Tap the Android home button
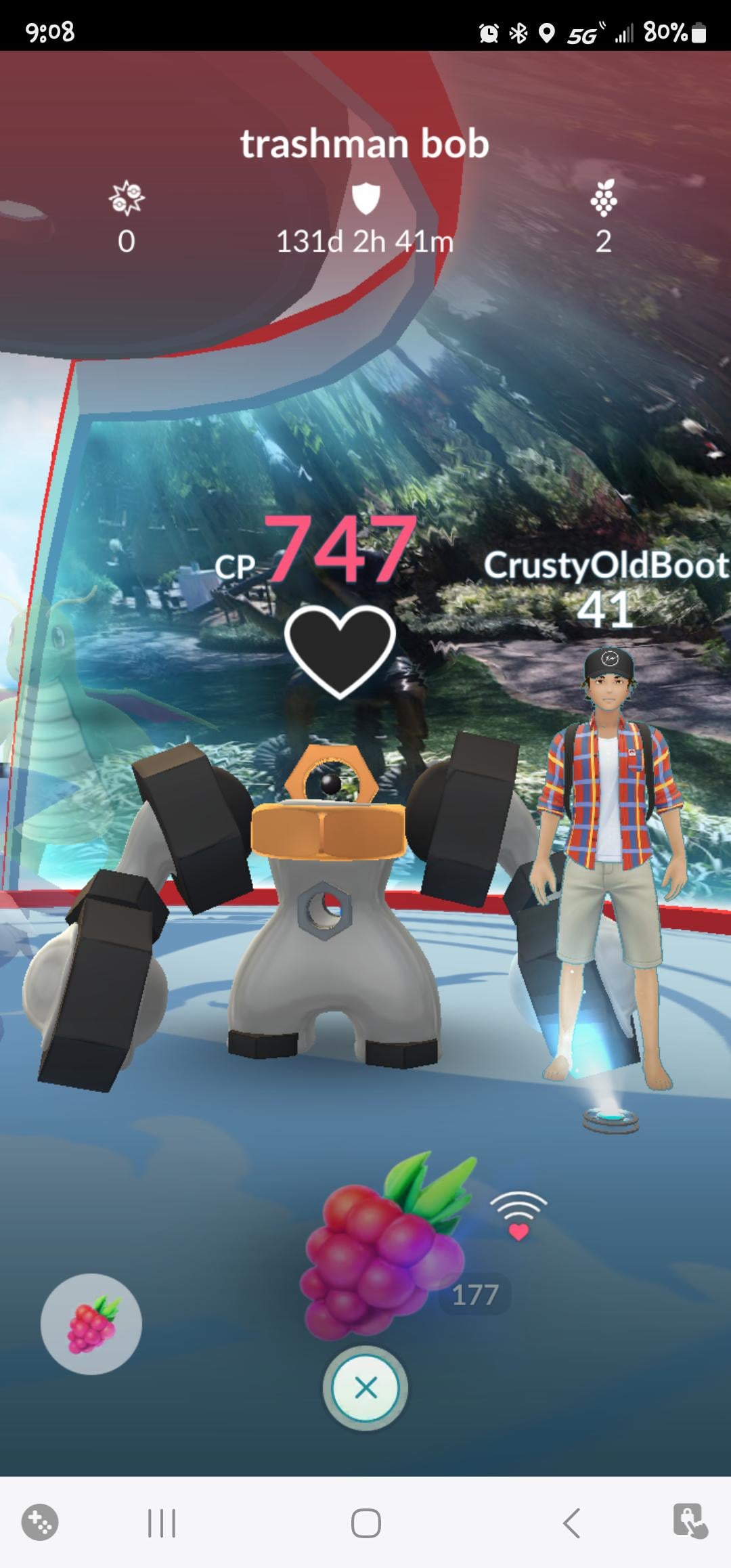731x1568 pixels. (365, 1524)
